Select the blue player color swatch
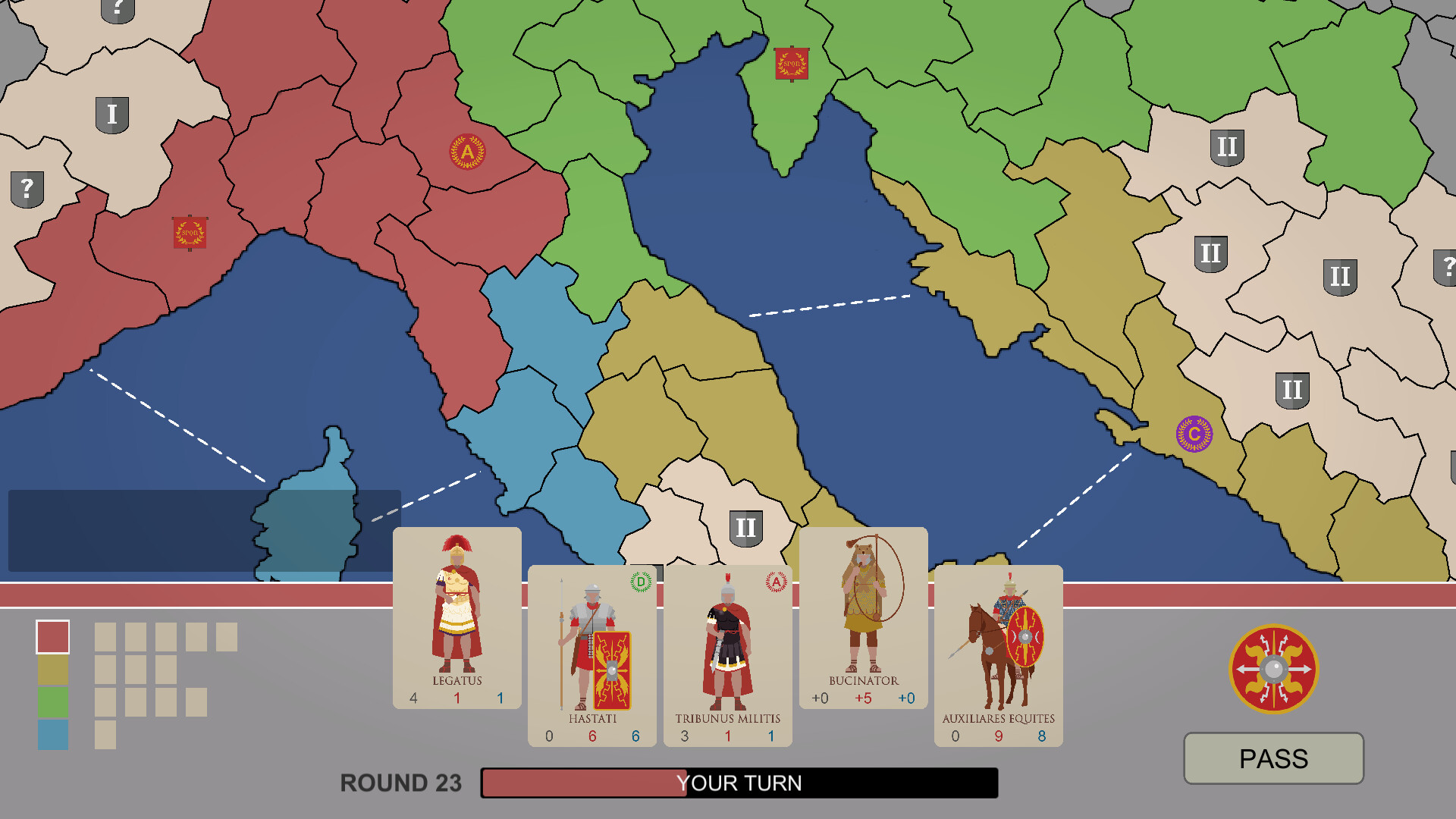Screen dimensions: 1456x819 tap(52, 733)
